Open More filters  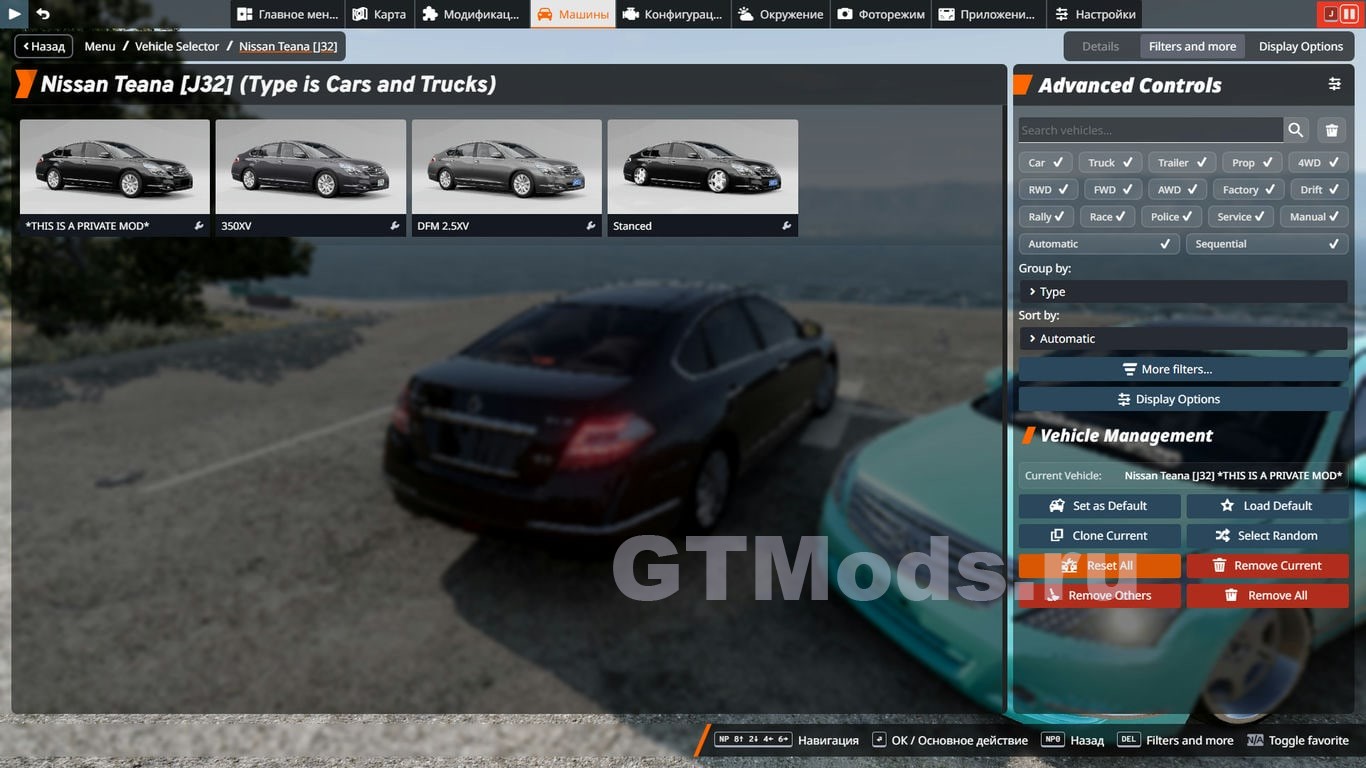1183,369
